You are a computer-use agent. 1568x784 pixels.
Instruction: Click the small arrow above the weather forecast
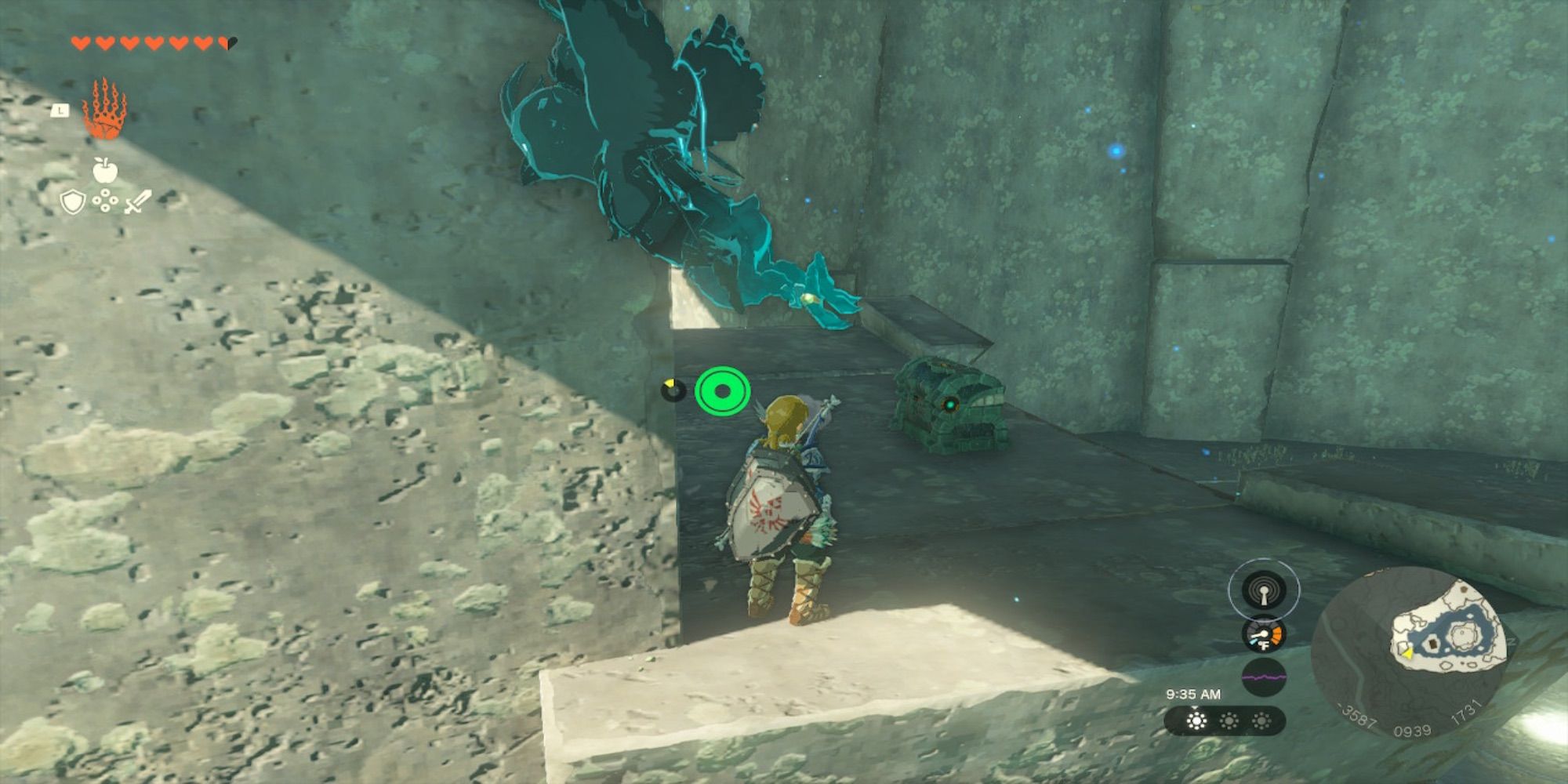point(1195,709)
